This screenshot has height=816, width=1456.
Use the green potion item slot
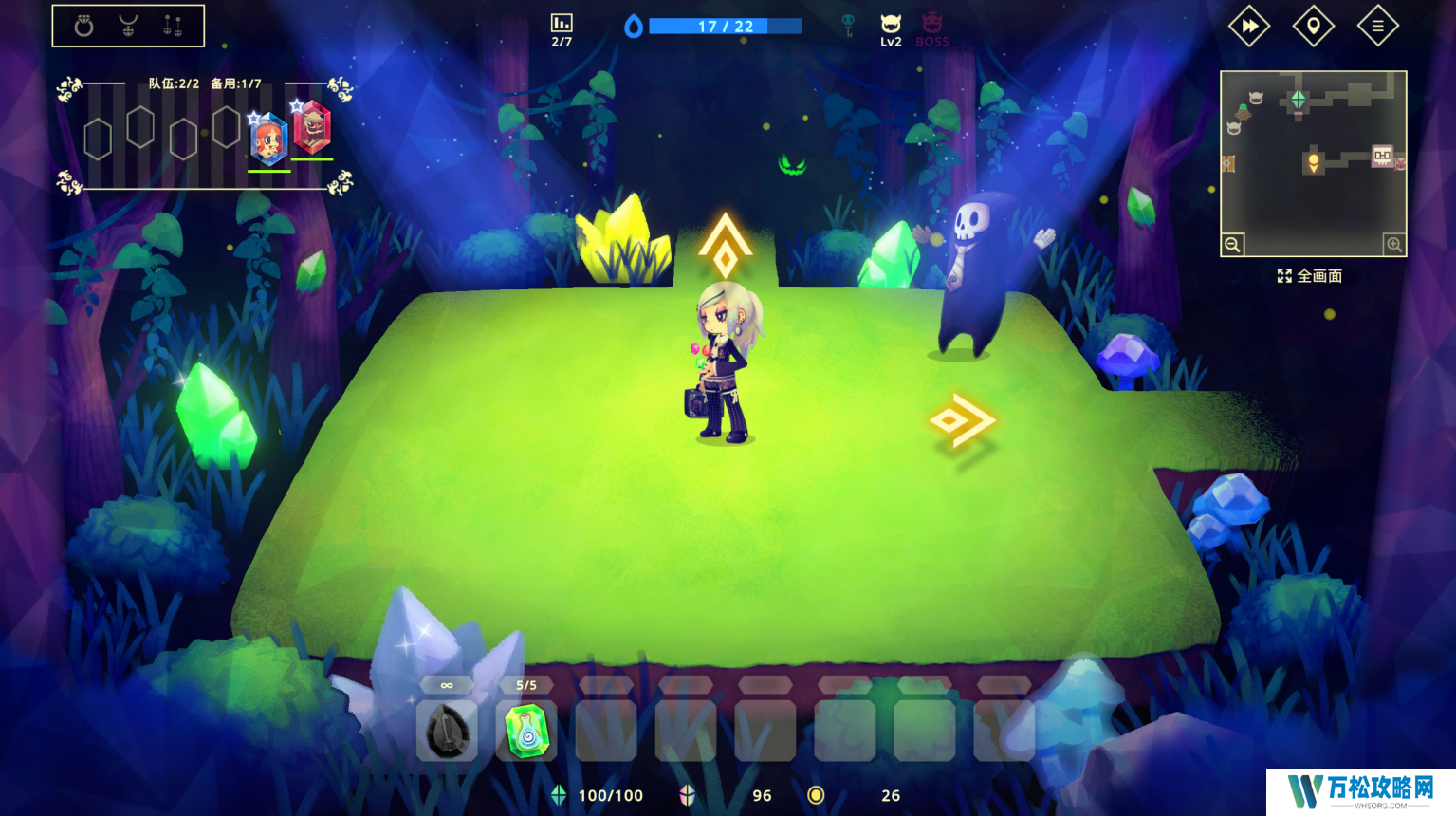[526, 731]
